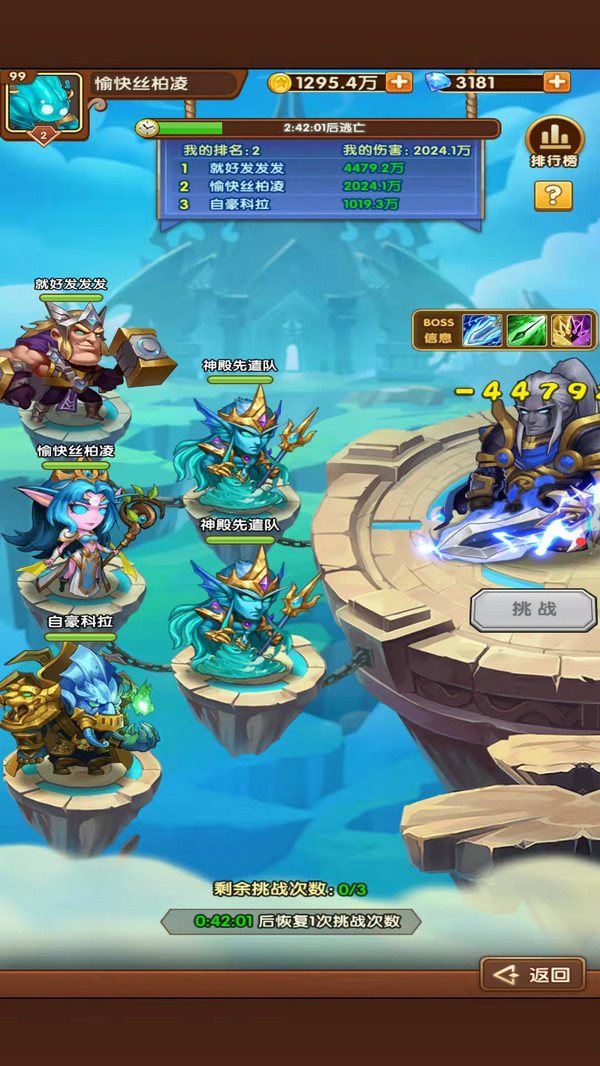Buy diamonds with the plus button
600x1066 pixels.
tap(556, 82)
